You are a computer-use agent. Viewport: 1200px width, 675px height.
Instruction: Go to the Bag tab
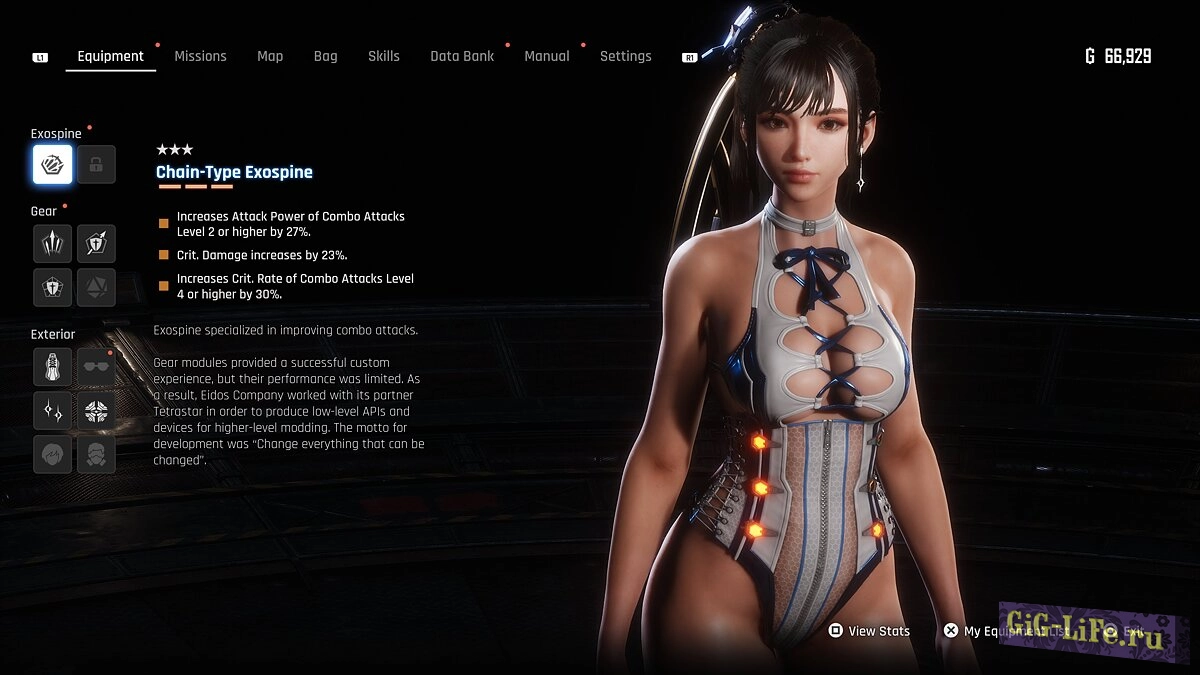pos(325,56)
